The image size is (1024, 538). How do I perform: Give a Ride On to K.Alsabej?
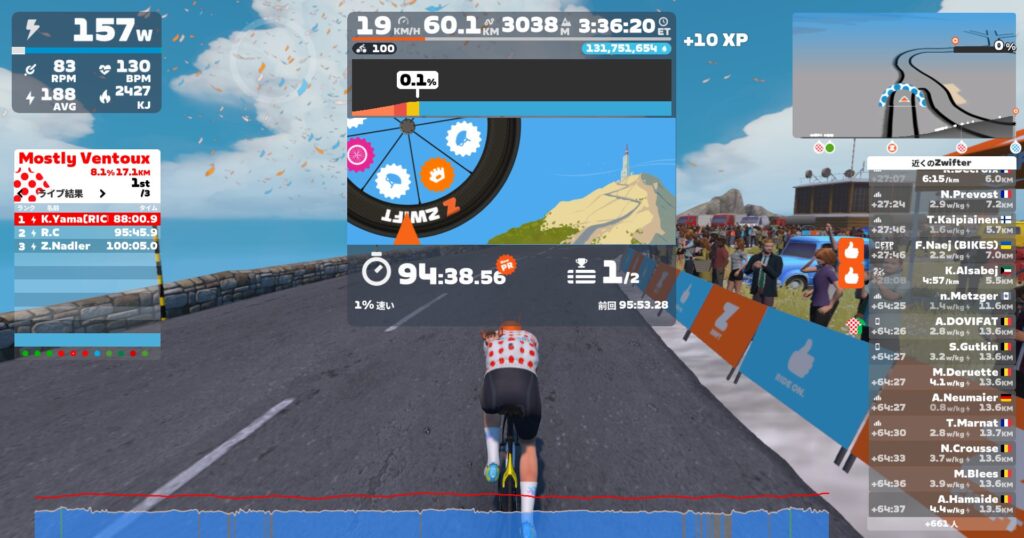tap(851, 275)
